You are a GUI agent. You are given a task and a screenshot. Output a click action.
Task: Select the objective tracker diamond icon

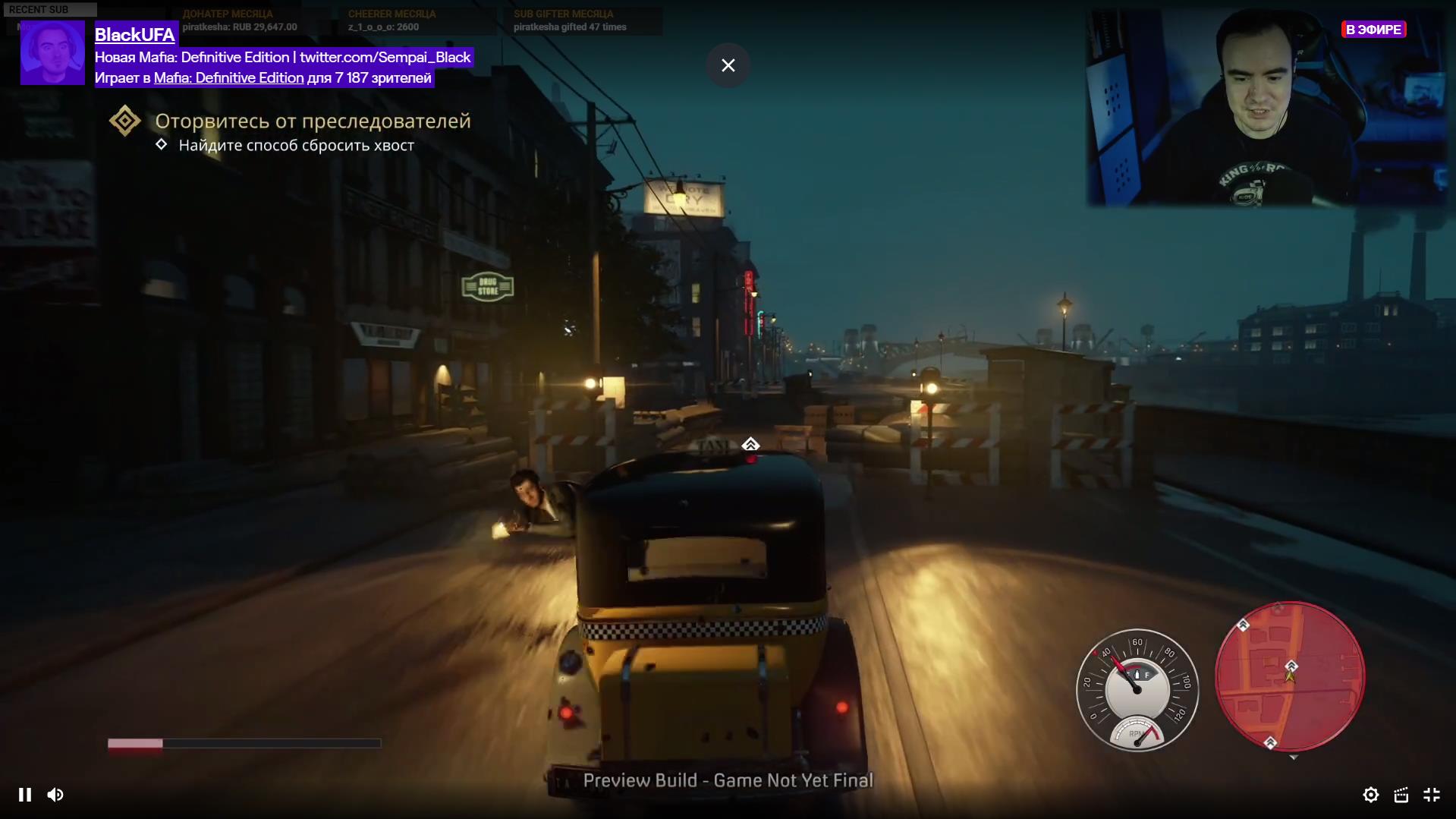click(125, 121)
